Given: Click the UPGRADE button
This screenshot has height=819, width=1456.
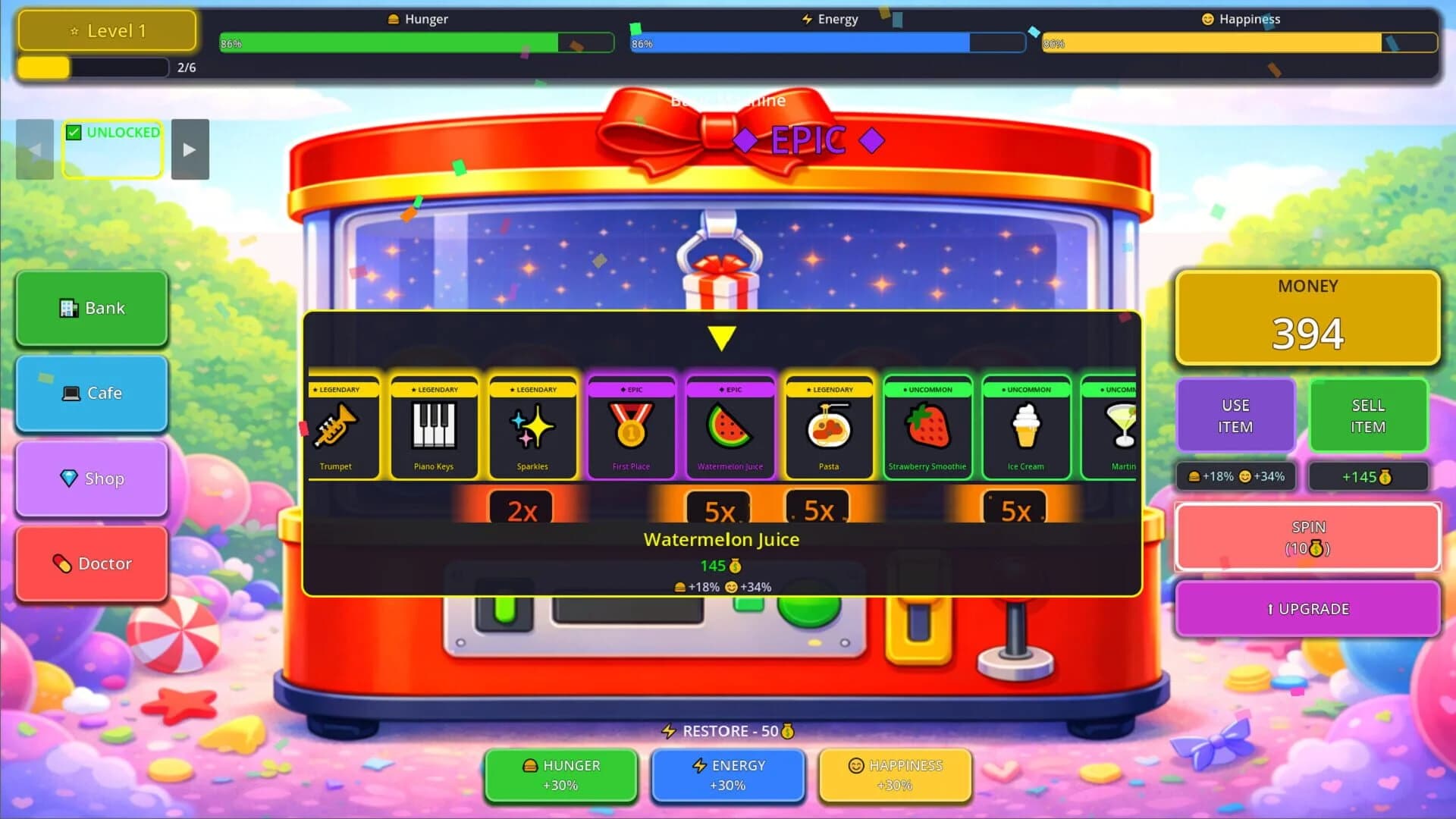Looking at the screenshot, I should pyautogui.click(x=1307, y=608).
